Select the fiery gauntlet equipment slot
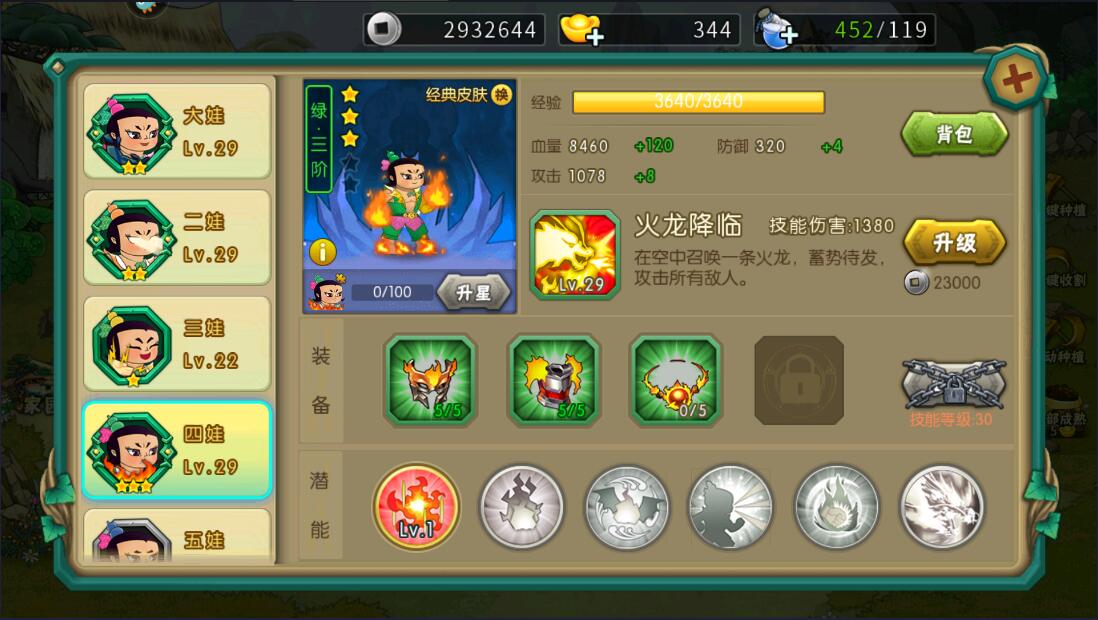The image size is (1098, 620). [x=553, y=379]
